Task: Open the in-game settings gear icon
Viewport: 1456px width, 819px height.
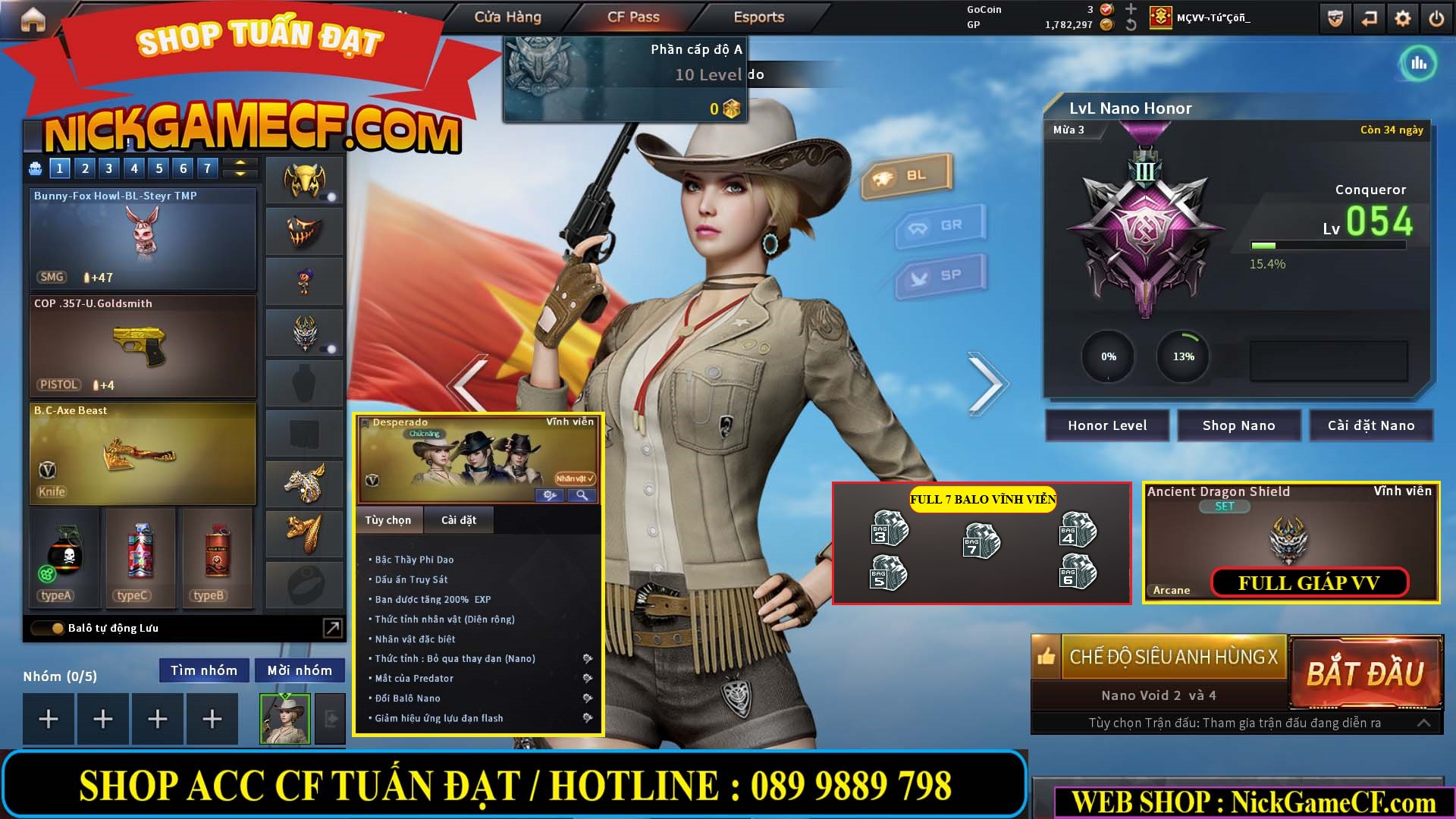Action: [x=1404, y=17]
